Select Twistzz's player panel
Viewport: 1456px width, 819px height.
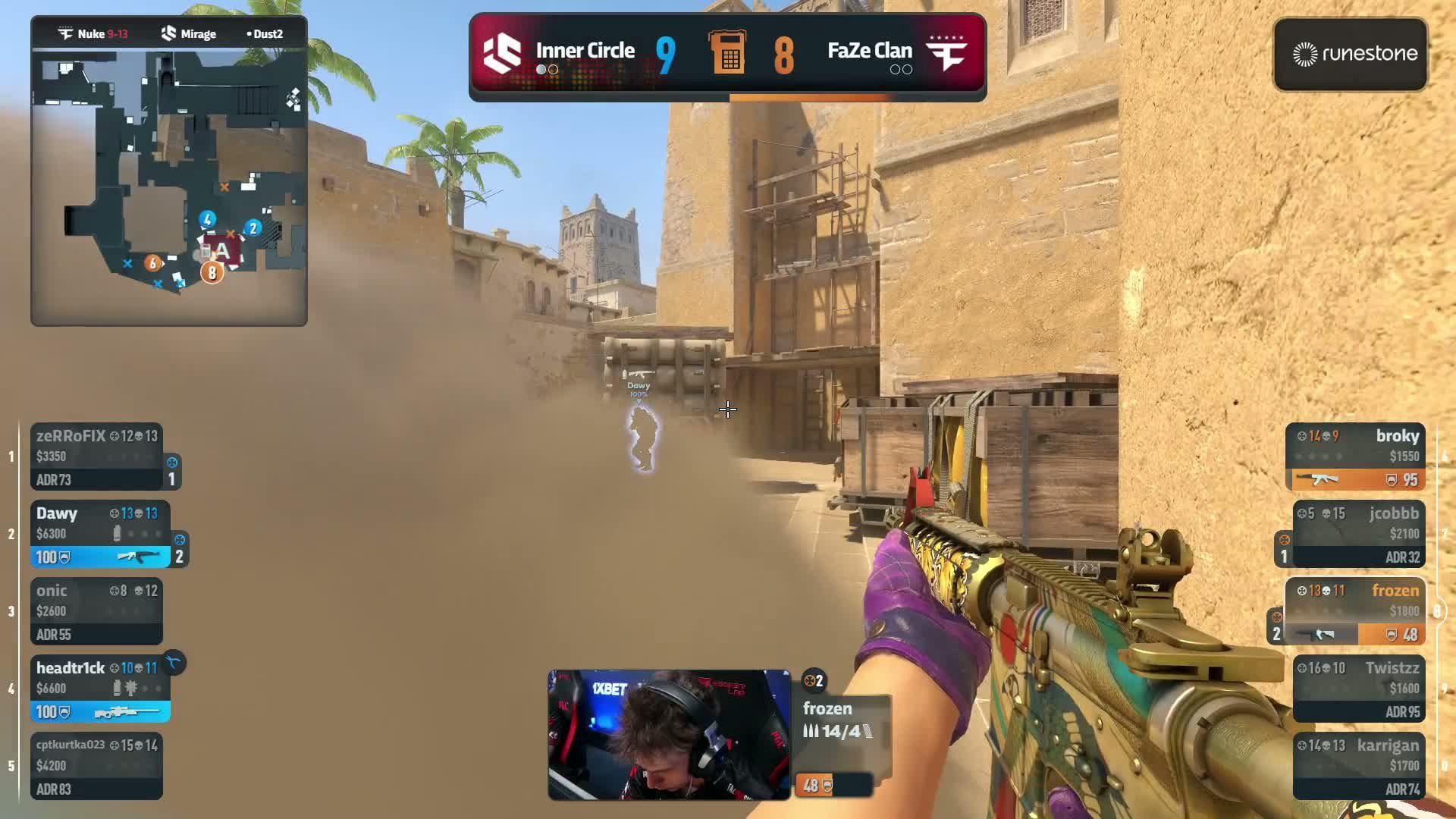(1359, 689)
